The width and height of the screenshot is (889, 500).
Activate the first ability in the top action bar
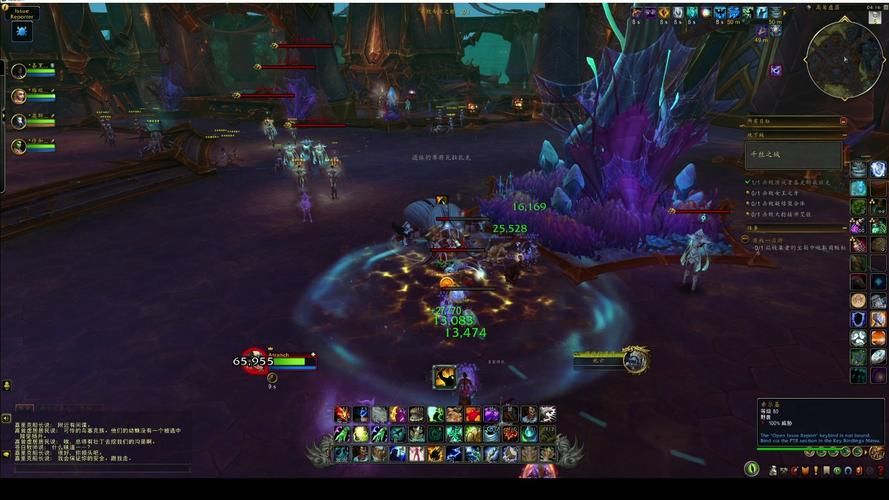click(x=342, y=414)
